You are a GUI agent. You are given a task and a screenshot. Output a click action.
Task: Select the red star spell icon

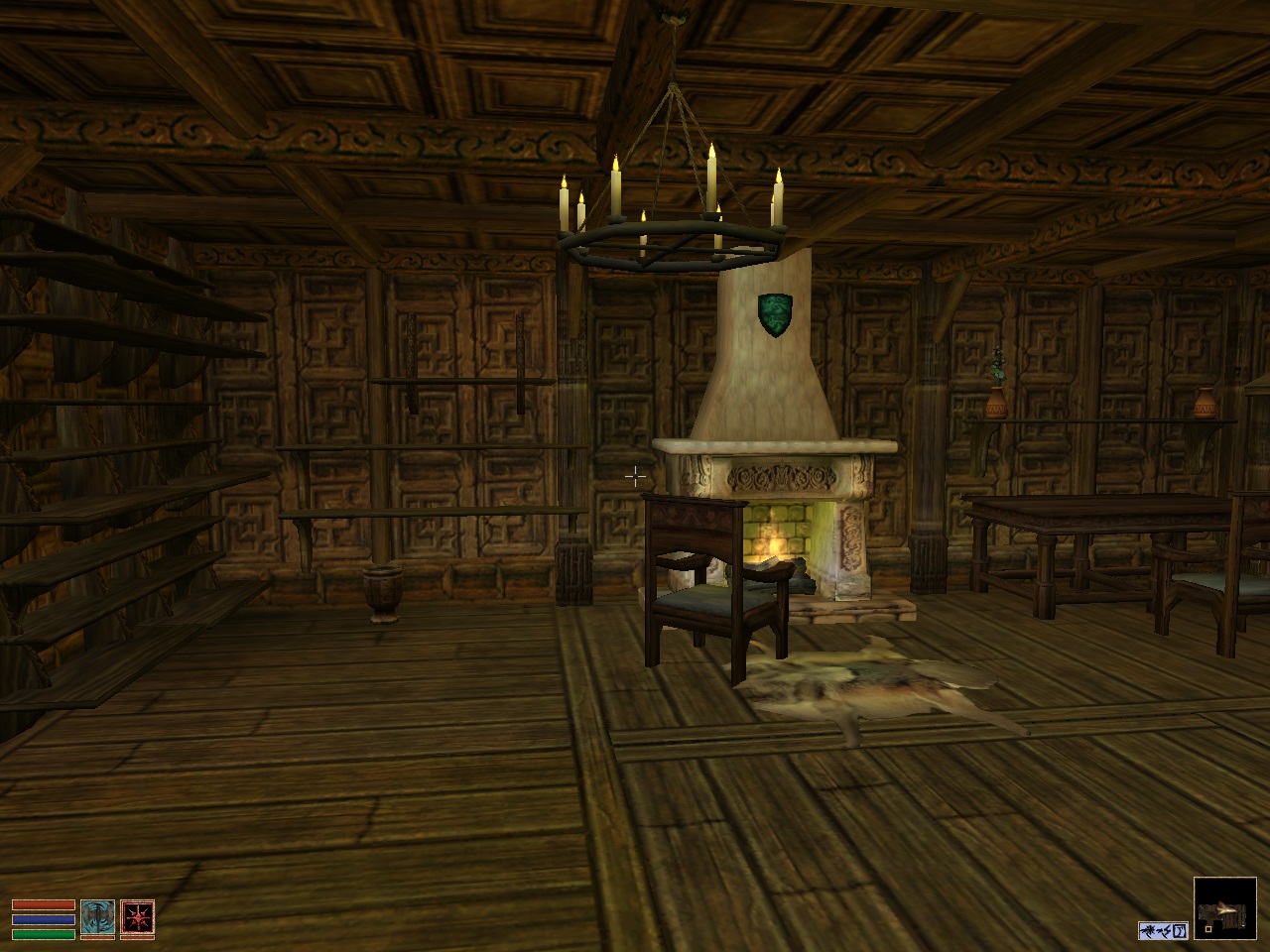click(137, 918)
